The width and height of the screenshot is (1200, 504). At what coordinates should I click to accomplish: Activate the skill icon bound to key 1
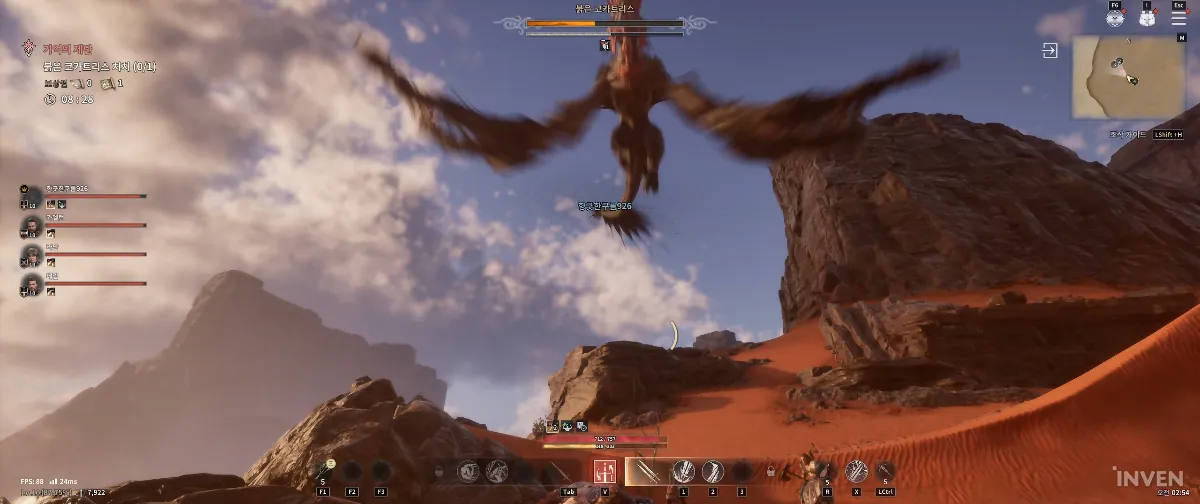pyautogui.click(x=684, y=471)
